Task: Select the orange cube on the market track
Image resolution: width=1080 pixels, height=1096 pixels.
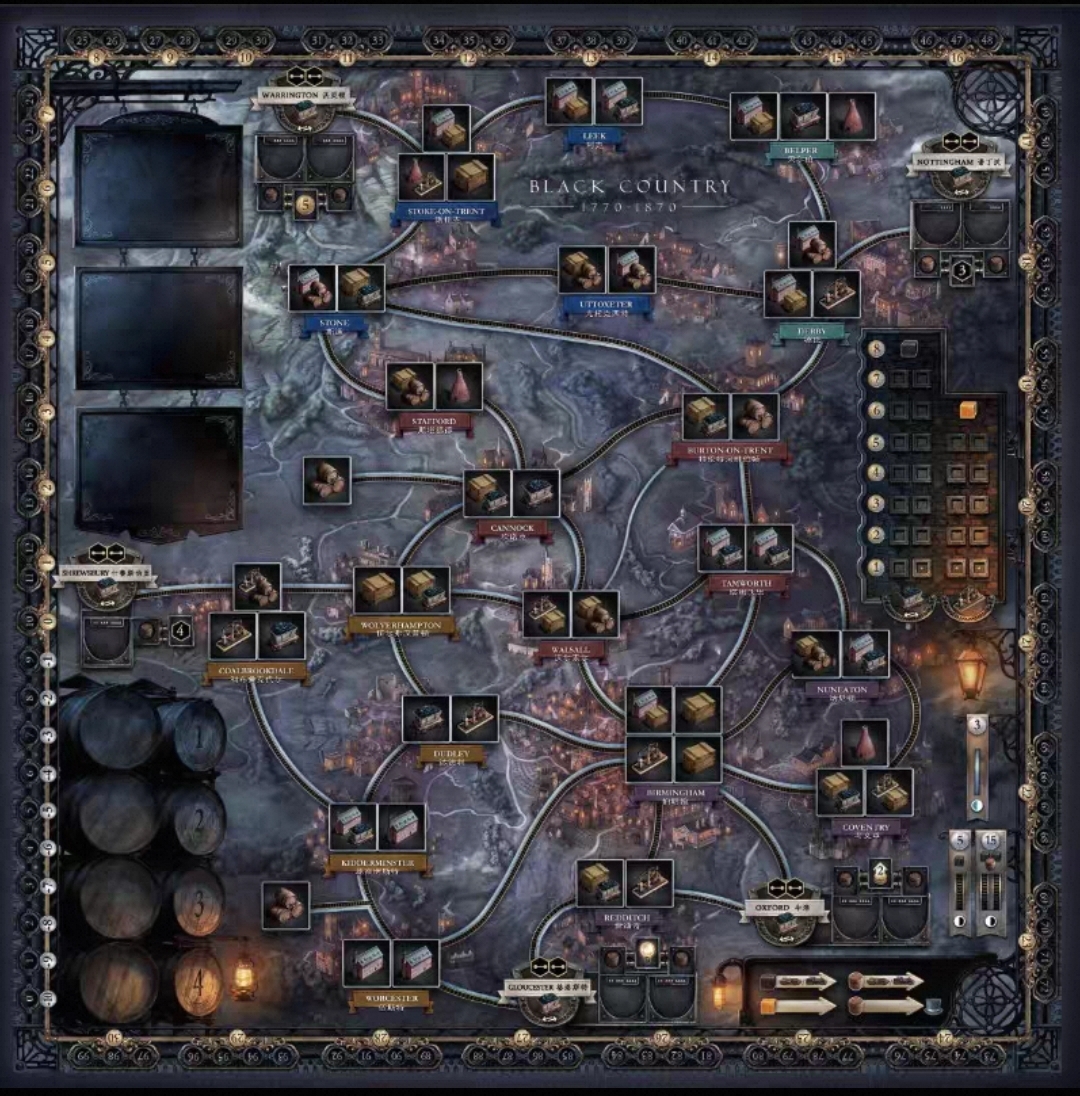Action: tap(967, 410)
